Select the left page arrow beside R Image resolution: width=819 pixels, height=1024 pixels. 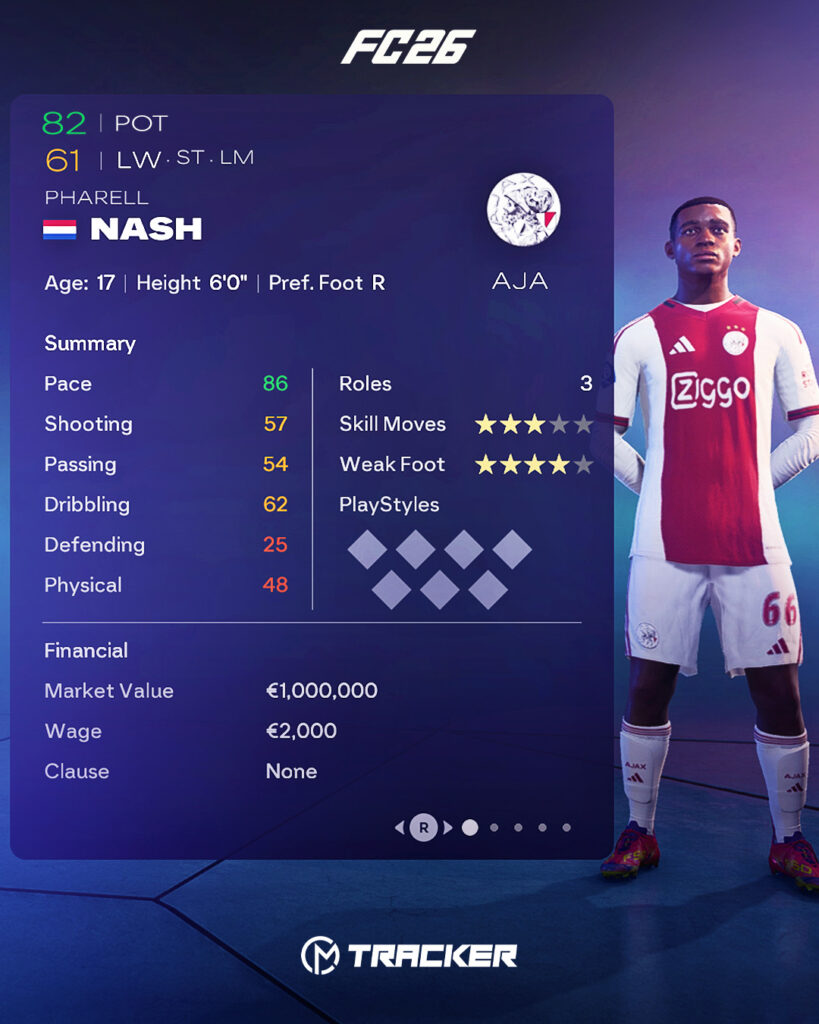pos(399,827)
